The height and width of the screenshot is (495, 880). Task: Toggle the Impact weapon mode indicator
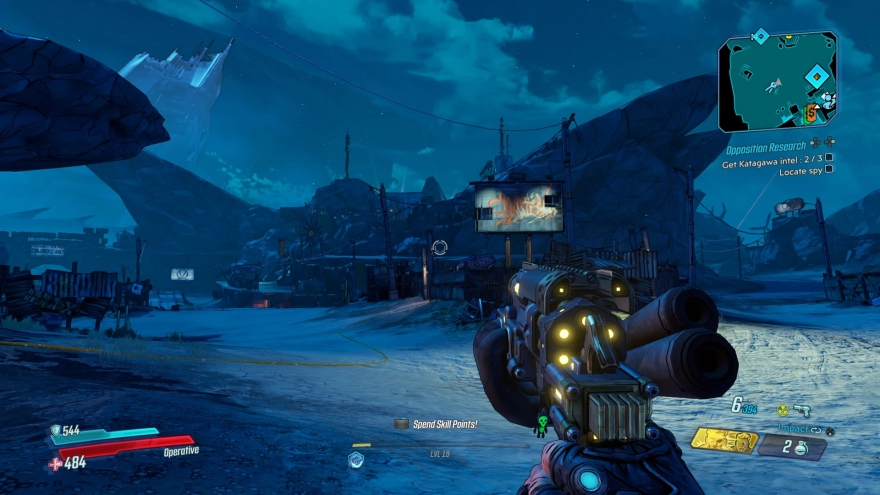click(x=793, y=429)
